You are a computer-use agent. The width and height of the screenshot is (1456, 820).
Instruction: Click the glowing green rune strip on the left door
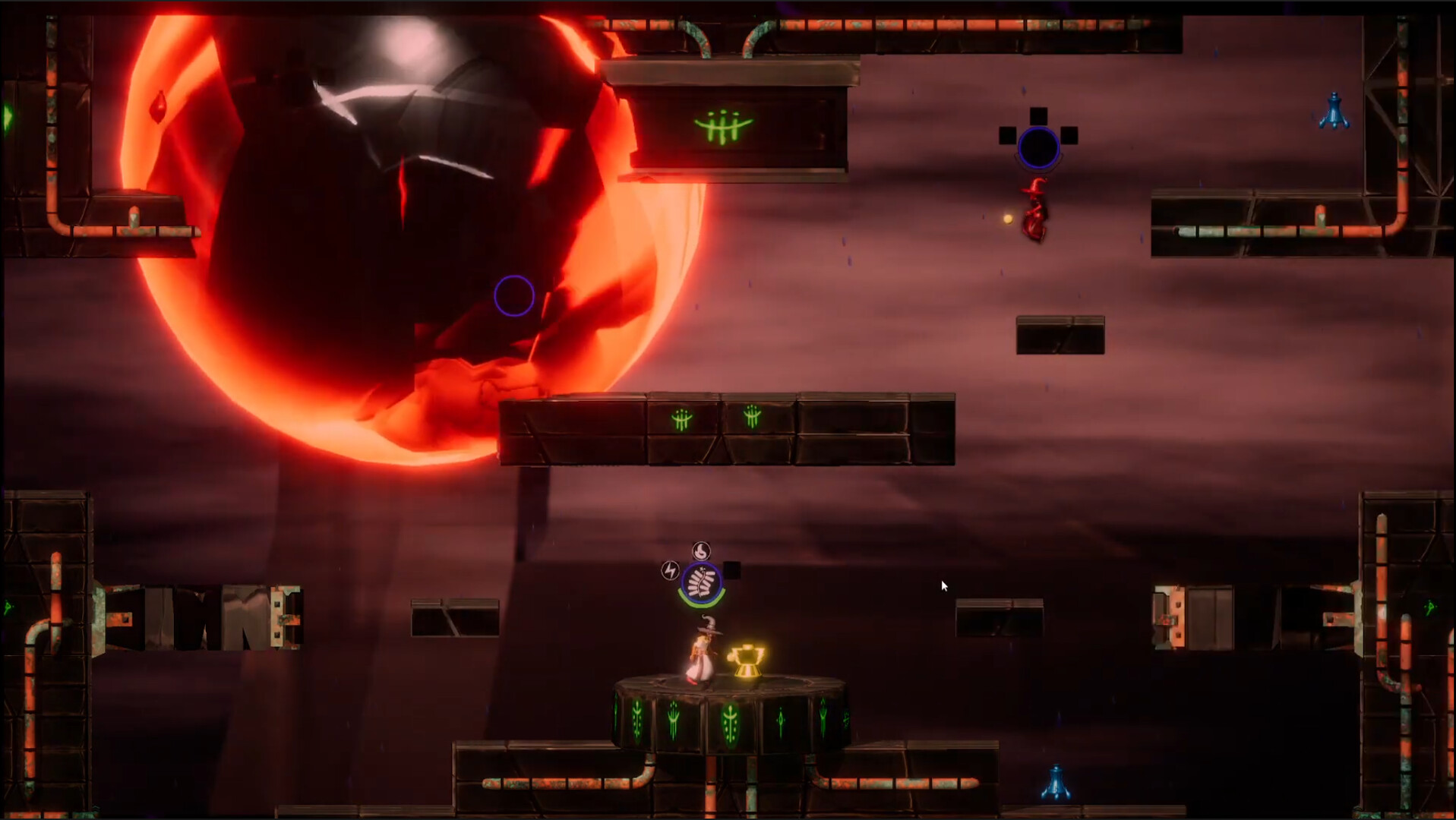point(8,606)
